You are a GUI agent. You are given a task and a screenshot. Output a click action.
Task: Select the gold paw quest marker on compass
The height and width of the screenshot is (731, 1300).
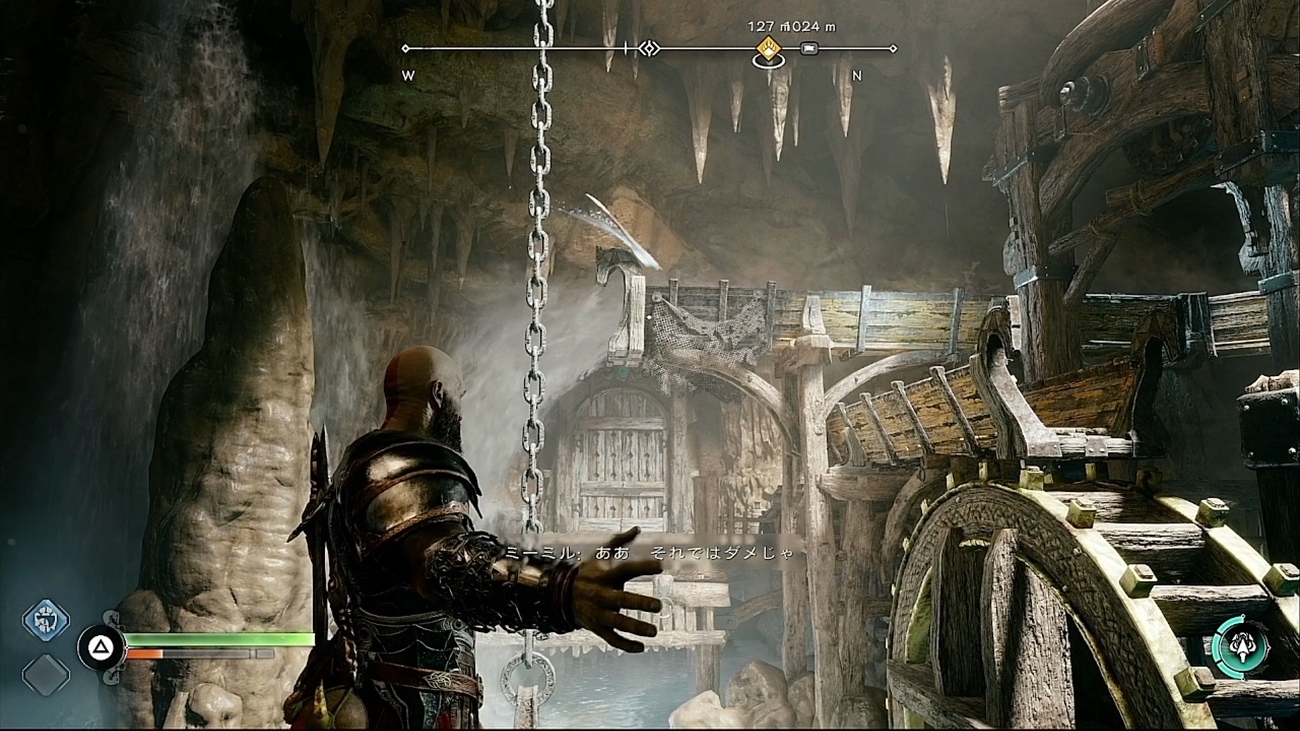(x=768, y=47)
